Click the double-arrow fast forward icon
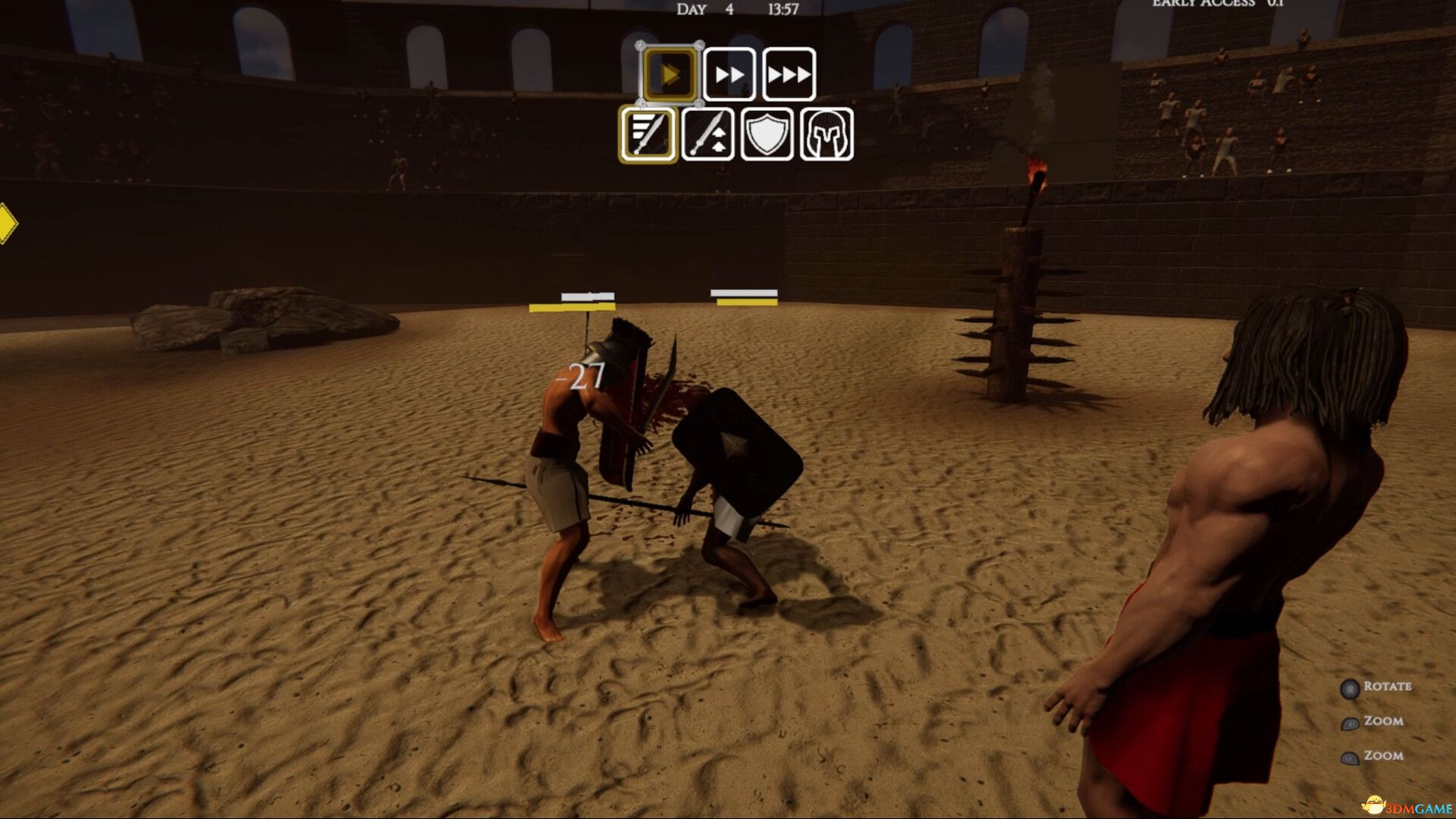1456x819 pixels. pyautogui.click(x=730, y=74)
